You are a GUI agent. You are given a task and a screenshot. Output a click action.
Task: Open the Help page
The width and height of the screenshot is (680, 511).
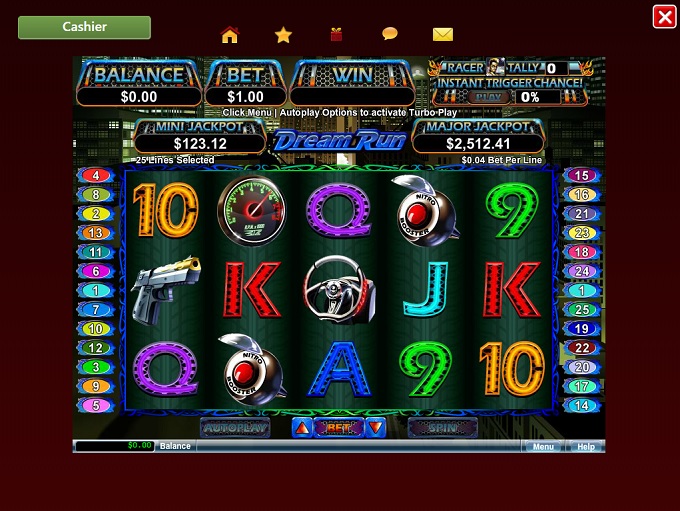tap(586, 446)
